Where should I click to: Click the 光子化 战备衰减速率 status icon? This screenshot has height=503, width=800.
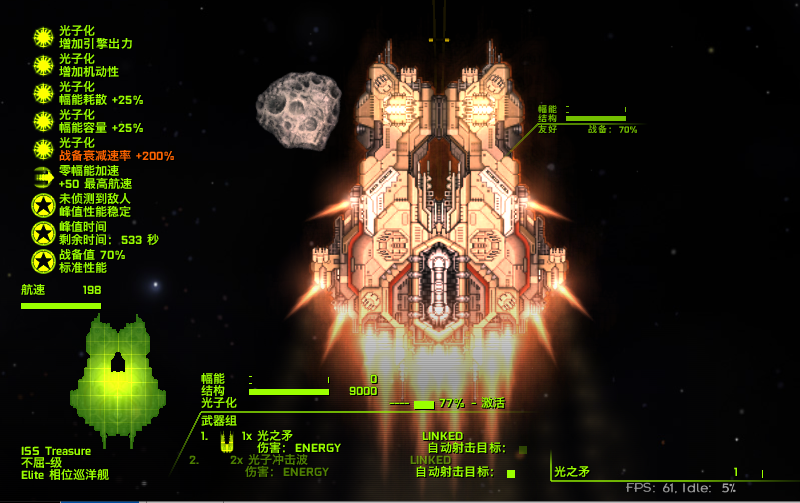[43, 149]
